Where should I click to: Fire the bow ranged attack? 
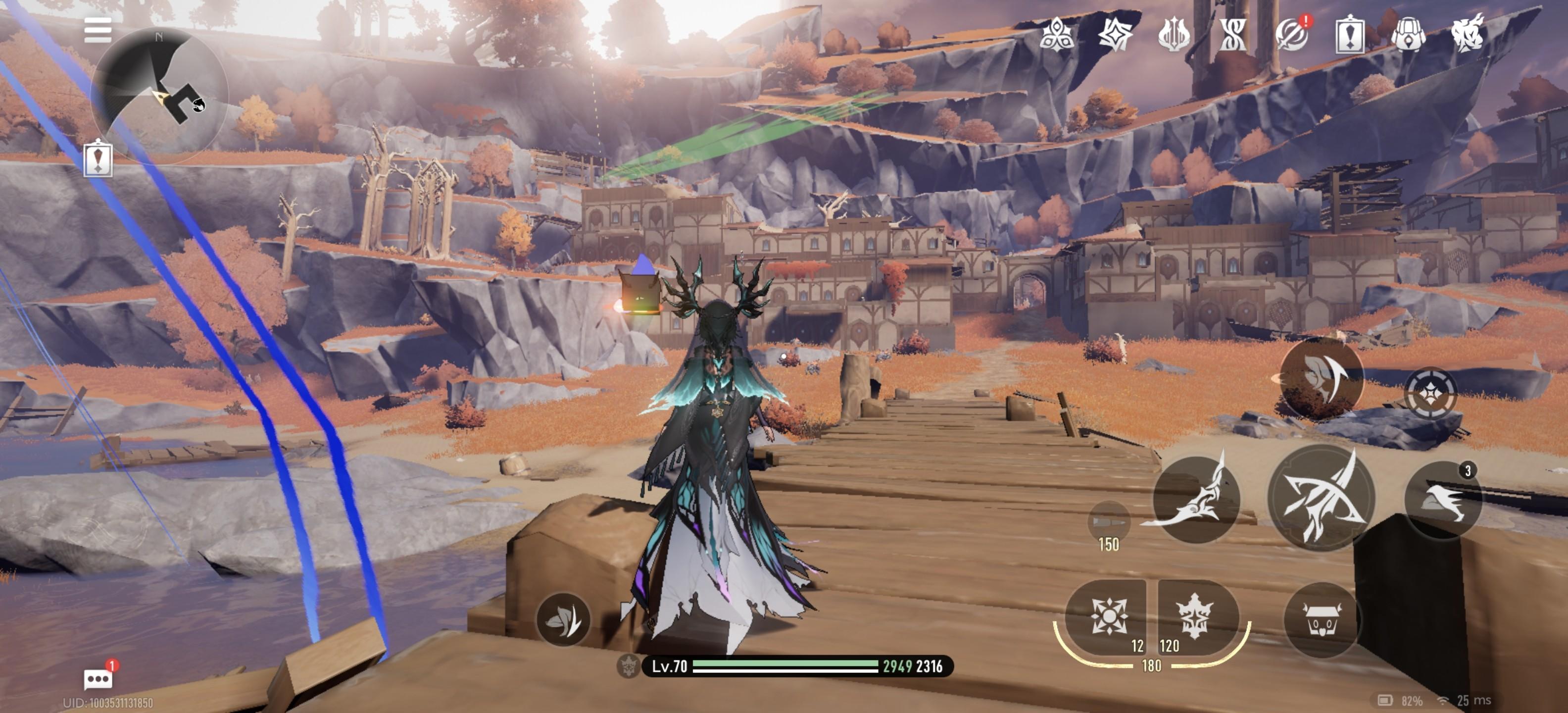(1321, 498)
